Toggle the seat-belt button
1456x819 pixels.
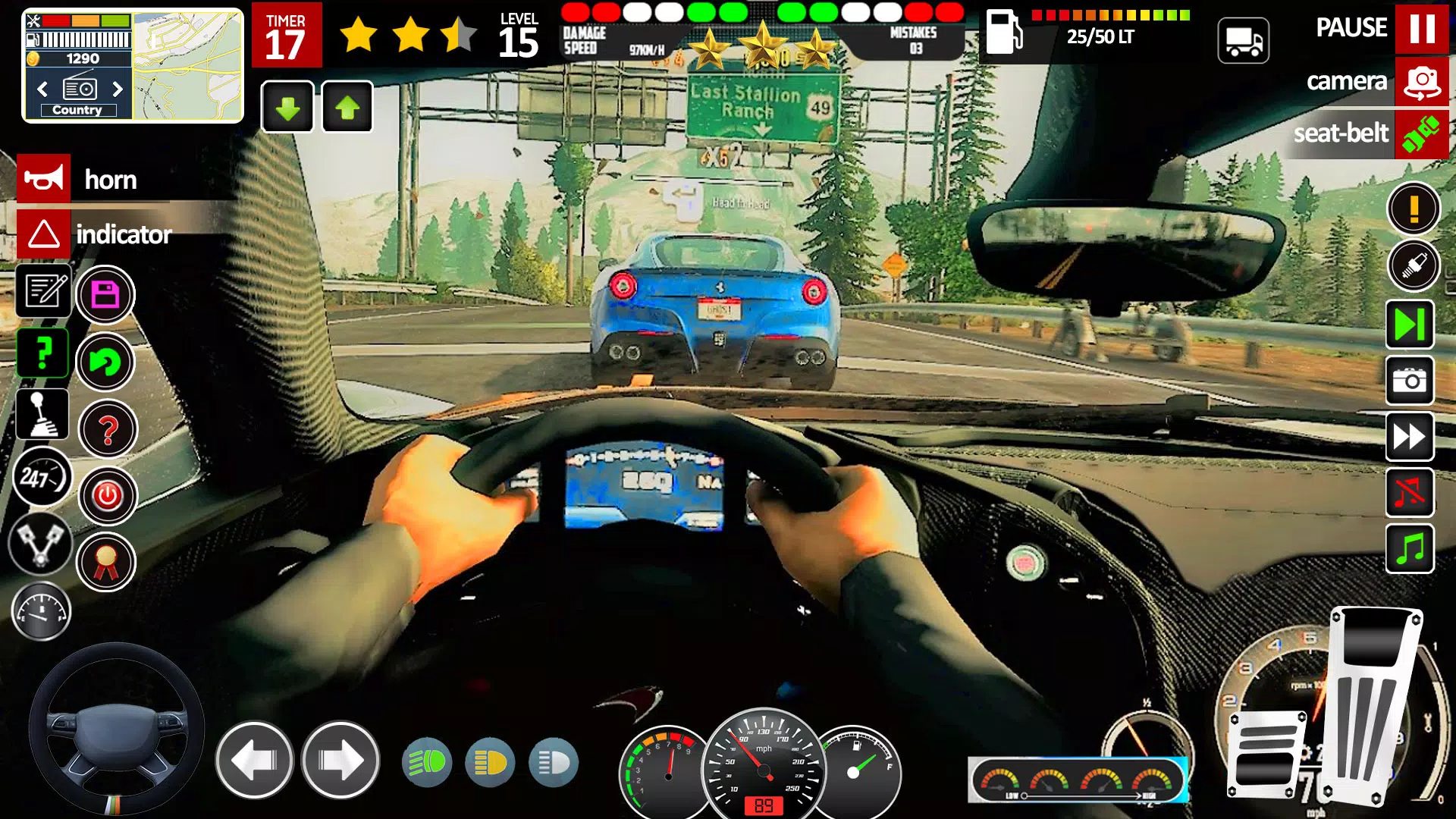tap(1421, 134)
